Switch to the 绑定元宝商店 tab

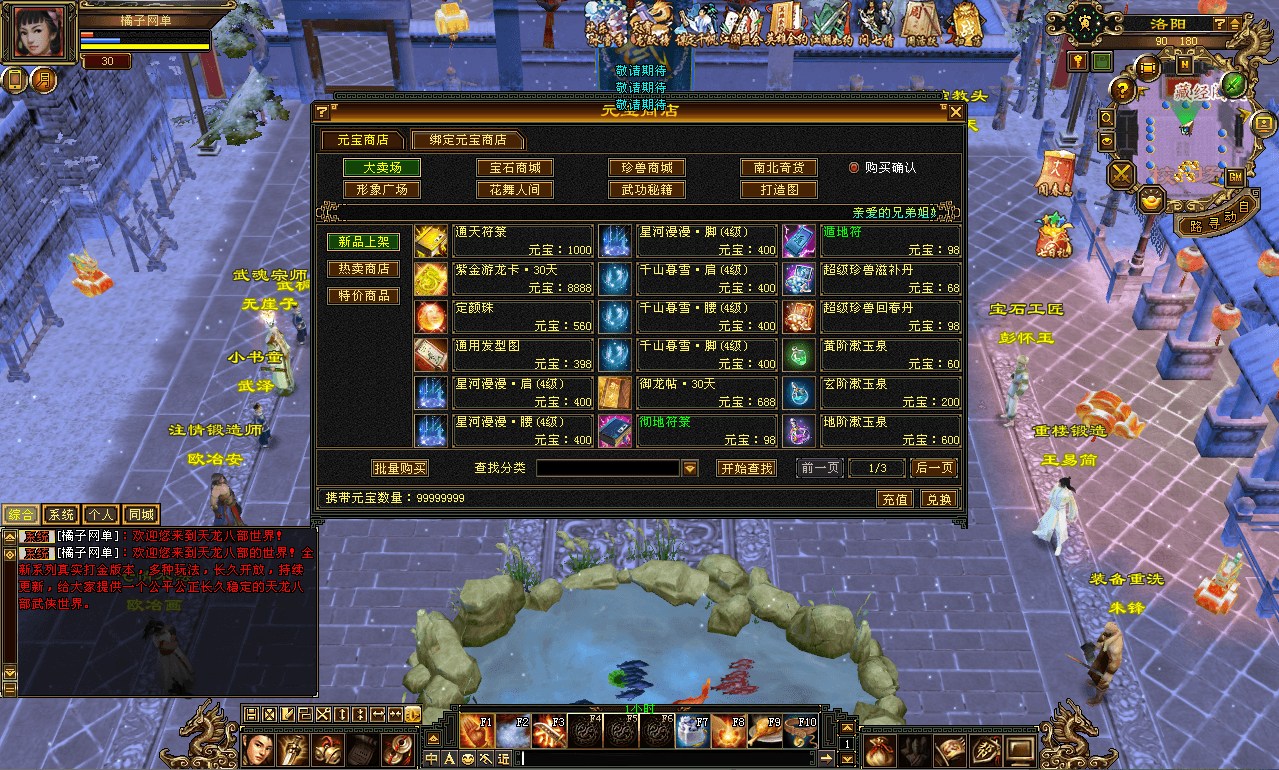(x=468, y=140)
